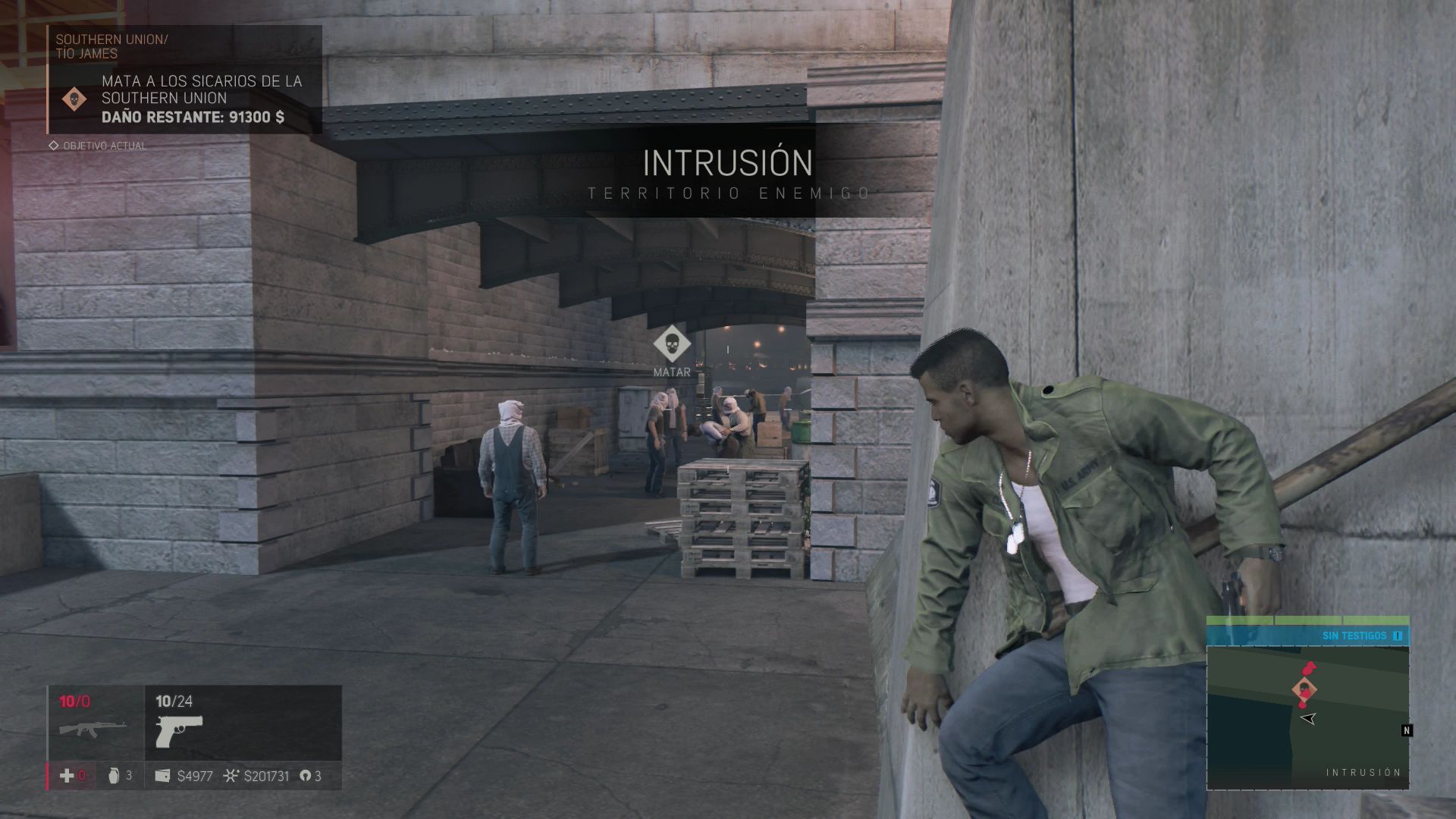Viewport: 1456px width, 819px height.
Task: Select the grenade icon
Action: coord(115,776)
